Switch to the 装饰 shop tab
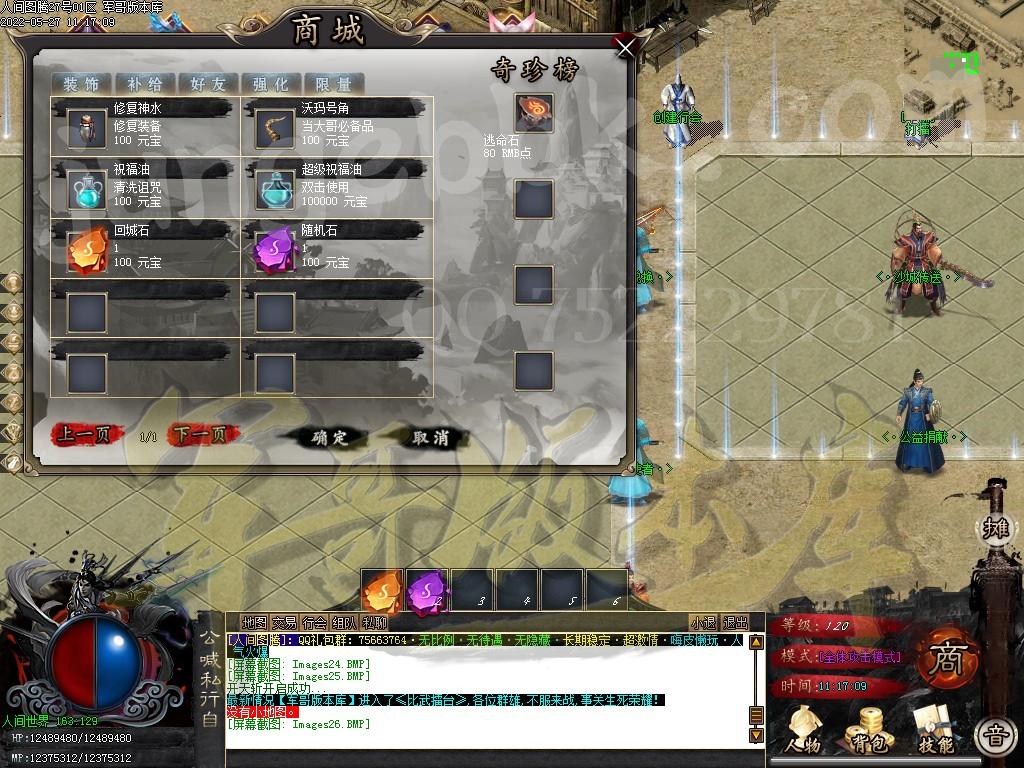Screen dimensions: 1024x768 coord(81,84)
